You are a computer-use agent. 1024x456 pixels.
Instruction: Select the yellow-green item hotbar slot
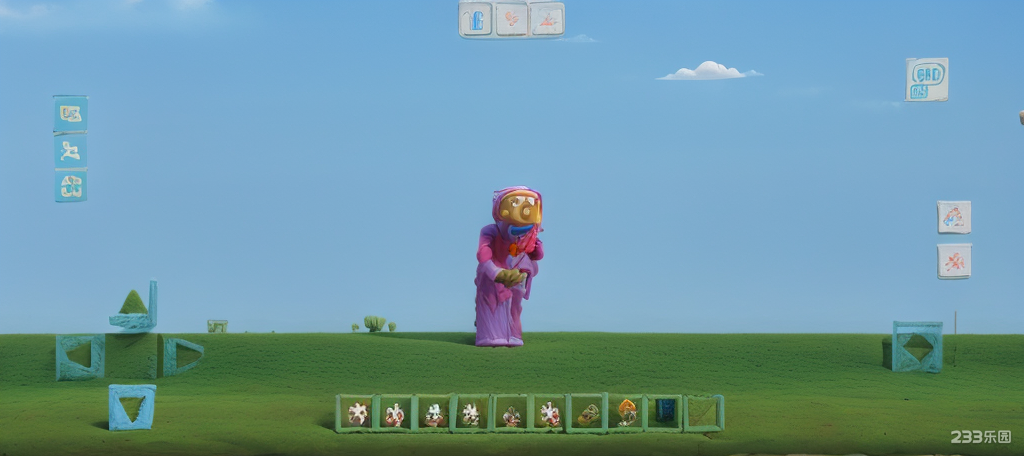click(589, 413)
